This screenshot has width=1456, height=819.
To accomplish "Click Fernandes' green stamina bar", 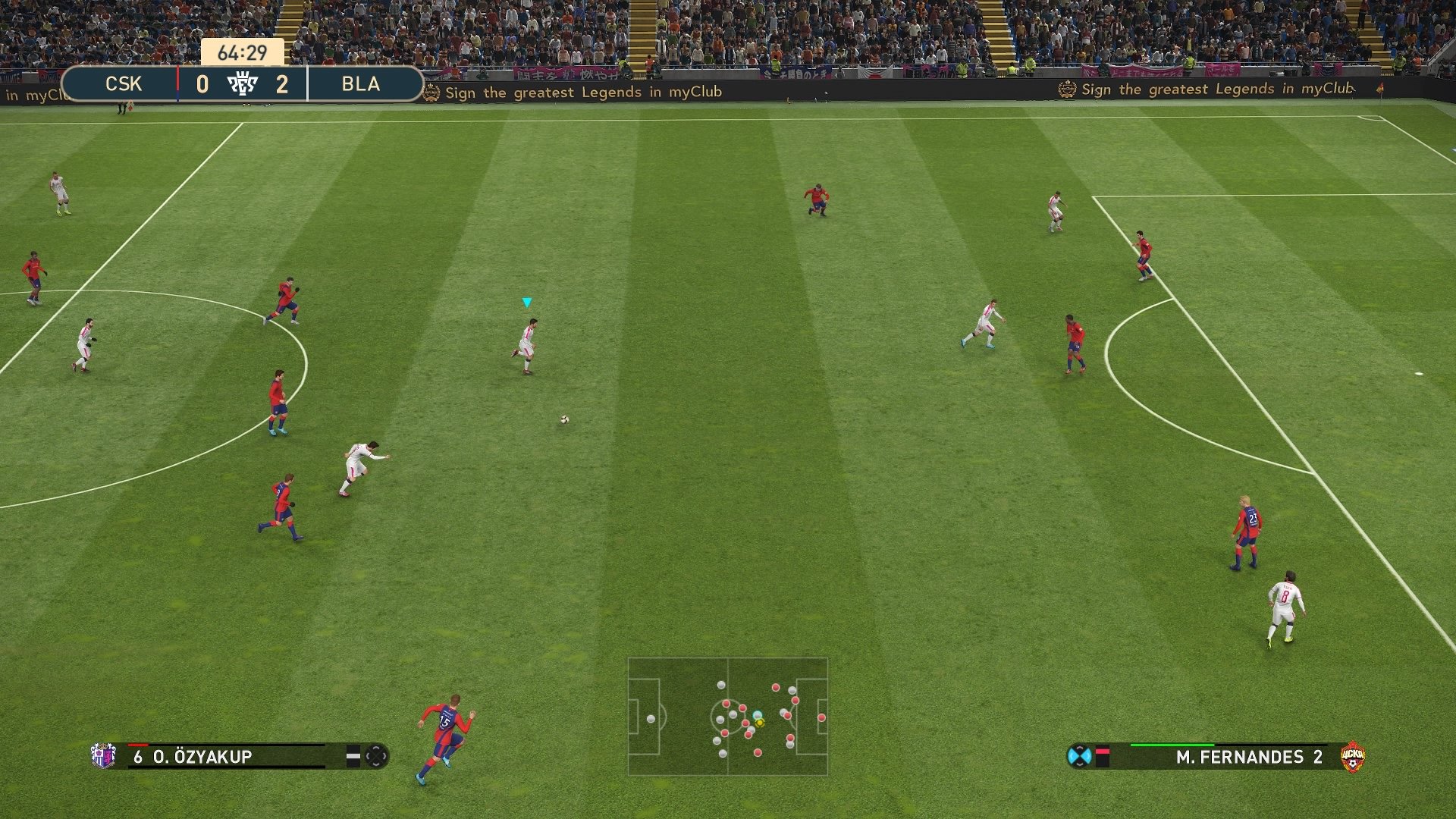I will pyautogui.click(x=1174, y=745).
